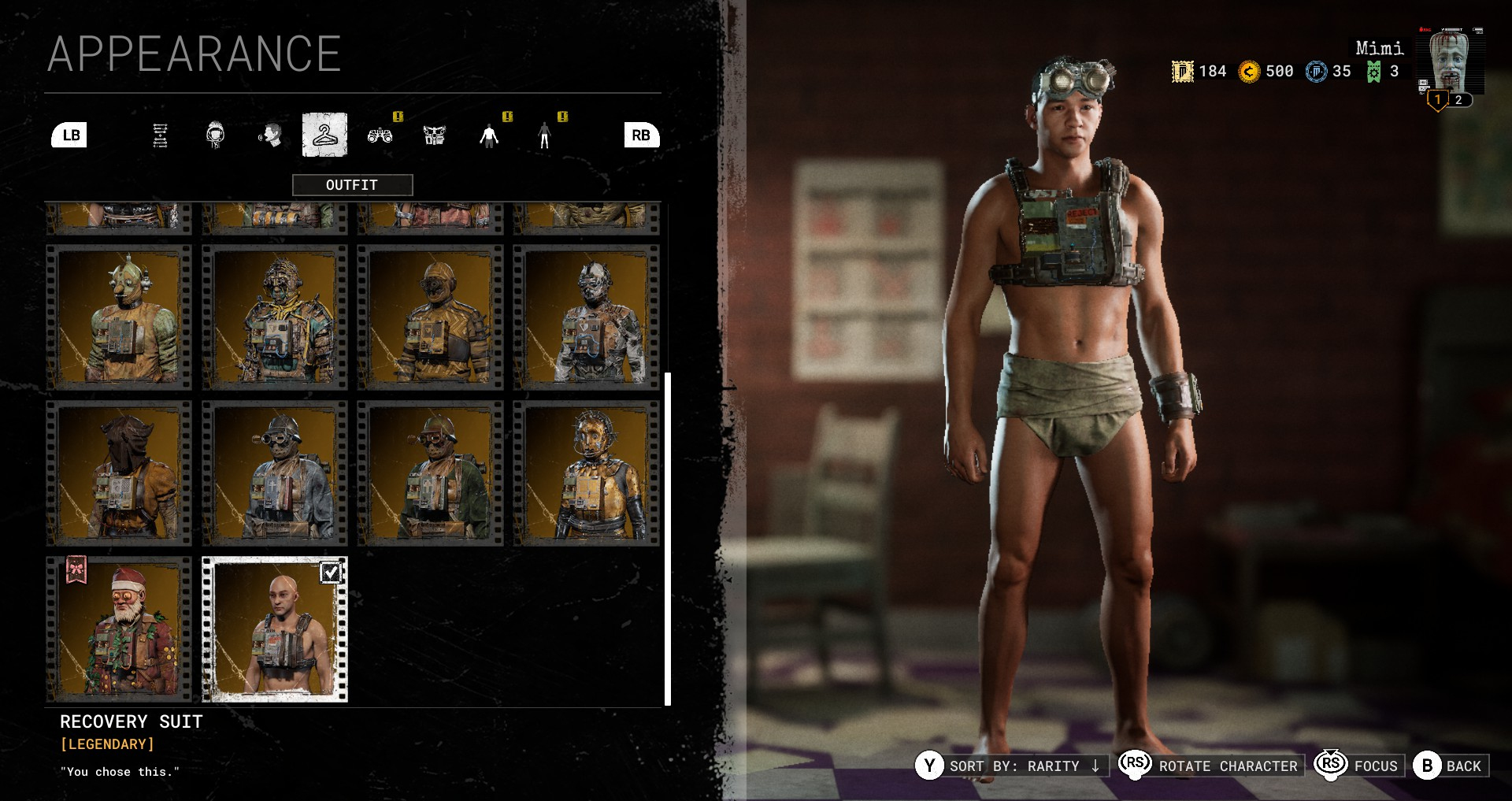
Task: Choose the yellow chevron-patterned suit outfit
Action: point(431,317)
